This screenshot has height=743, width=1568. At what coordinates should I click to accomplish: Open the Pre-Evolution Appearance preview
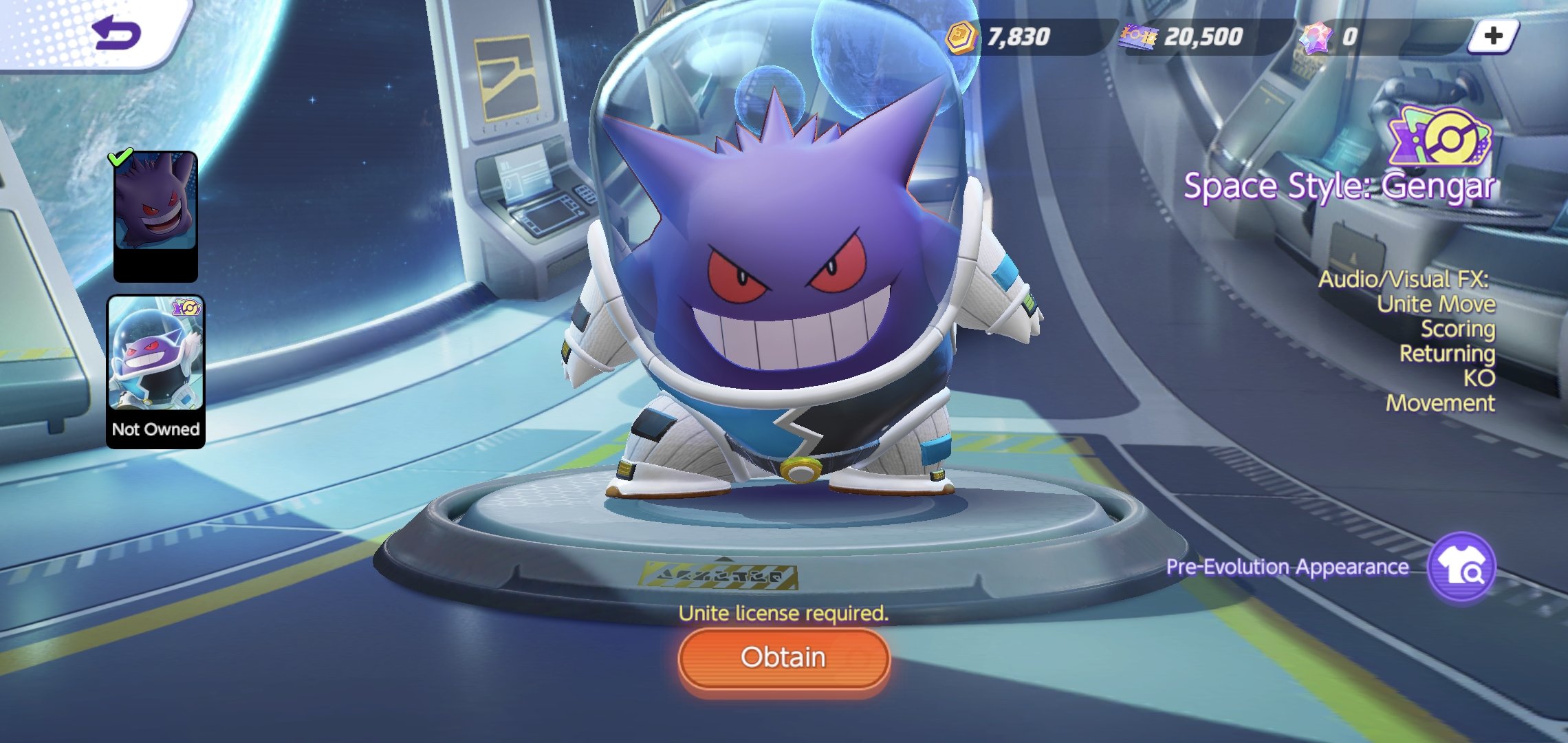tap(1461, 568)
